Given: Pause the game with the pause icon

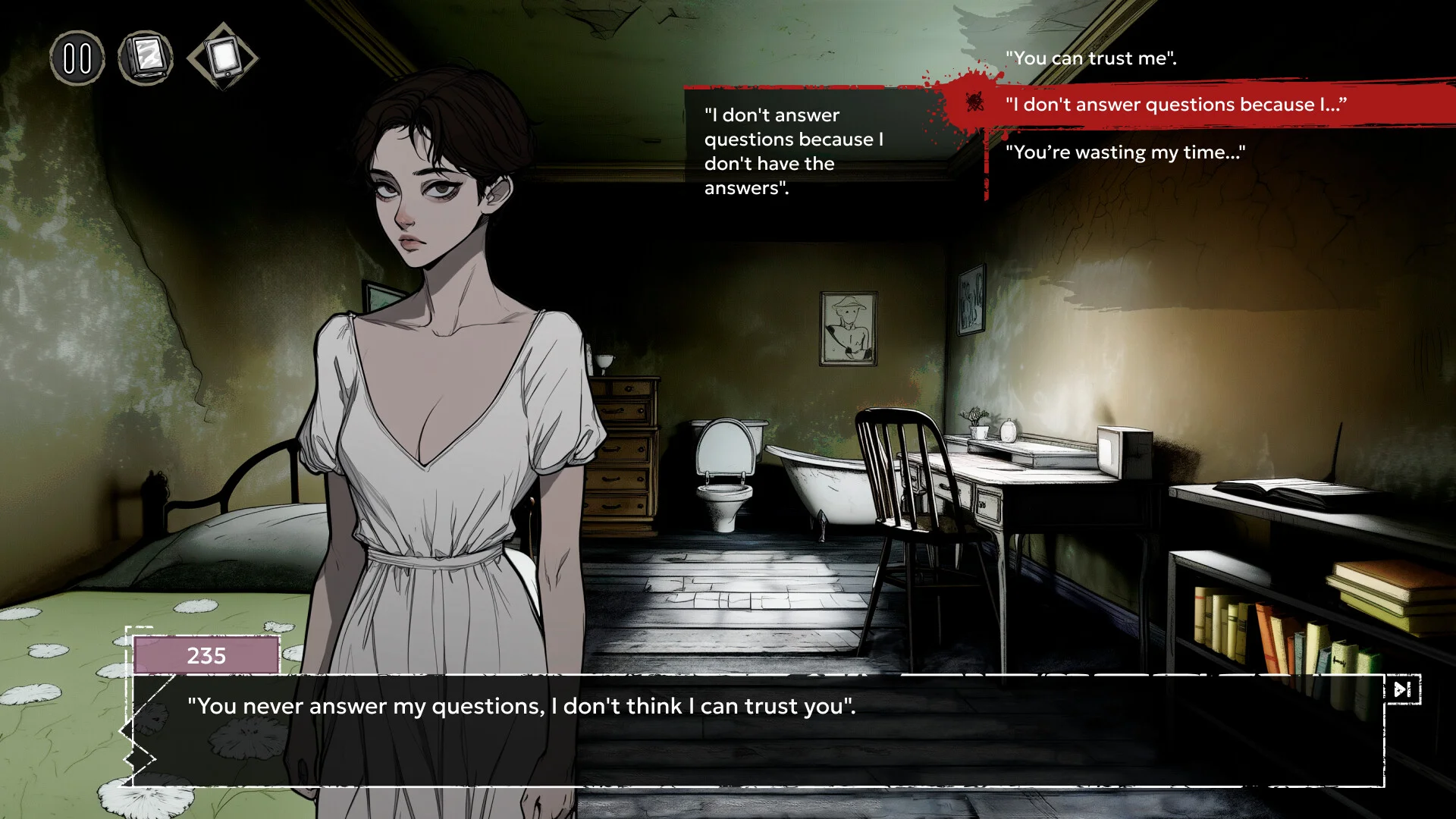Looking at the screenshot, I should point(77,58).
